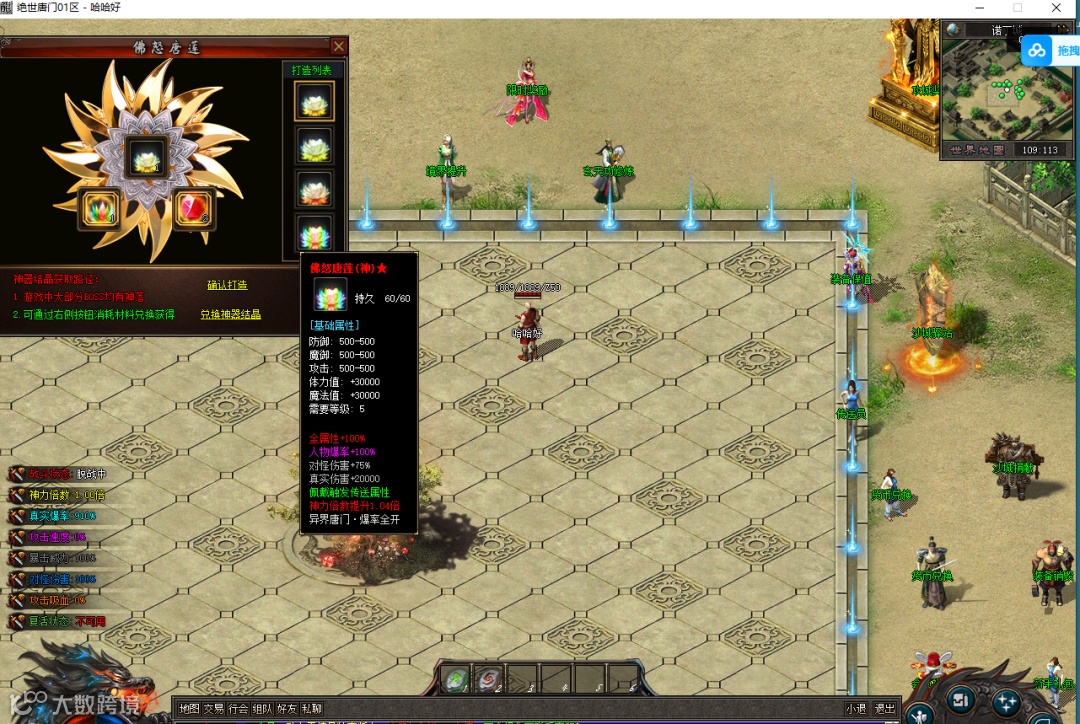This screenshot has height=724, width=1080.
Task: Click the 退出 exit button
Action: [885, 708]
